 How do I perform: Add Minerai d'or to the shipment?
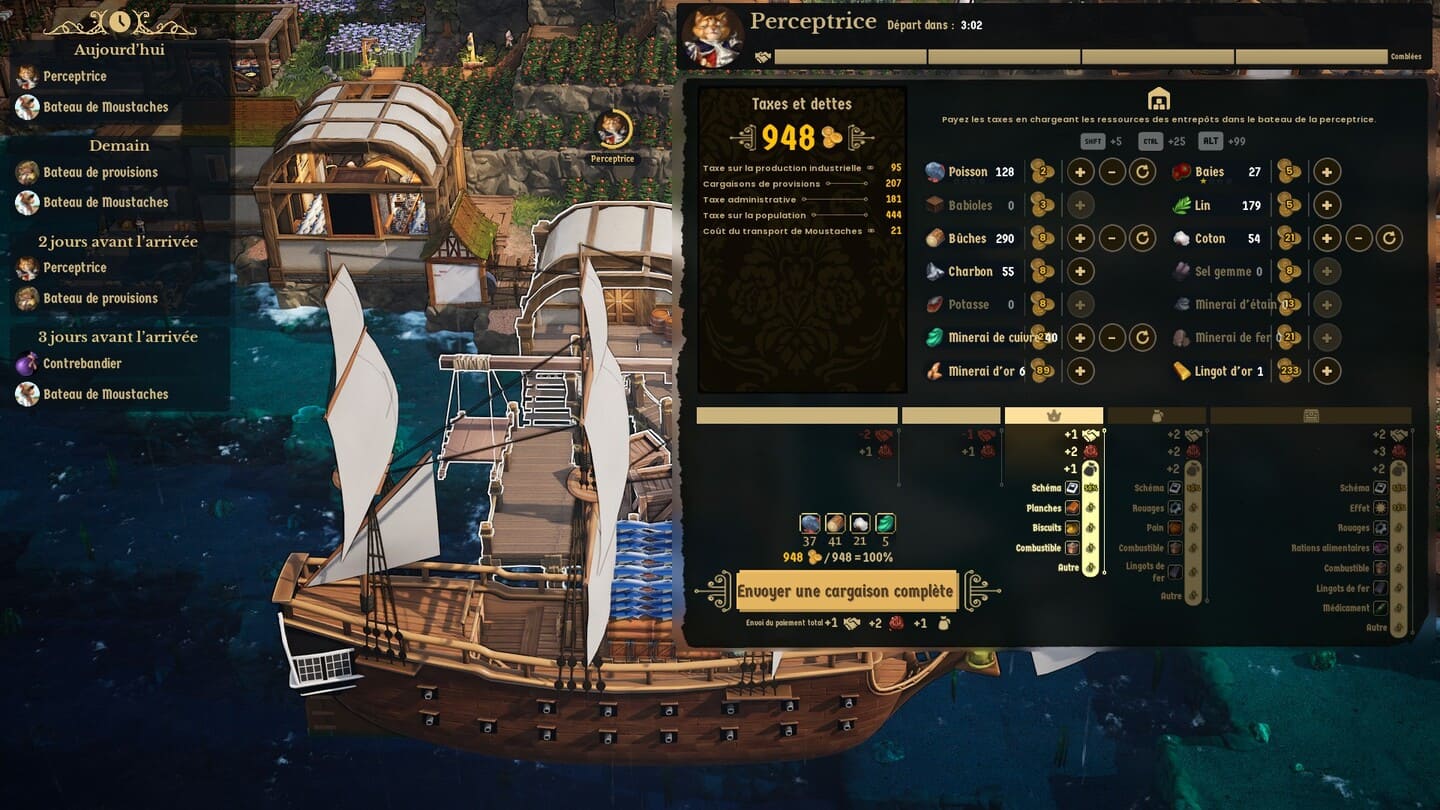1080,371
